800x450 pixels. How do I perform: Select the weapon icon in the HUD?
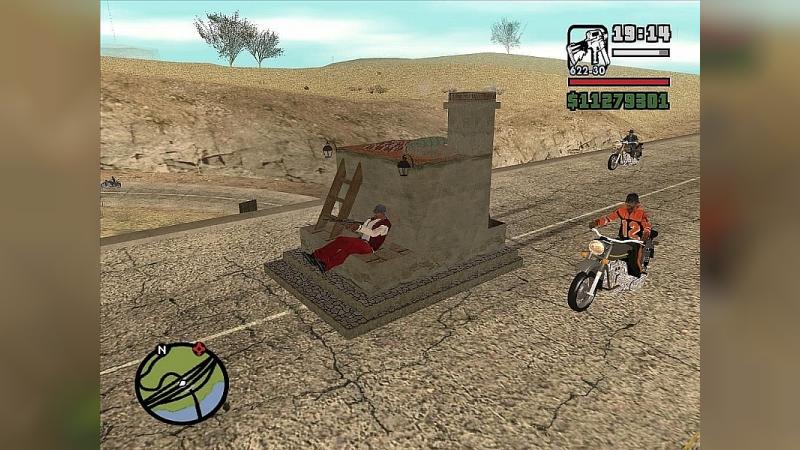coord(587,46)
